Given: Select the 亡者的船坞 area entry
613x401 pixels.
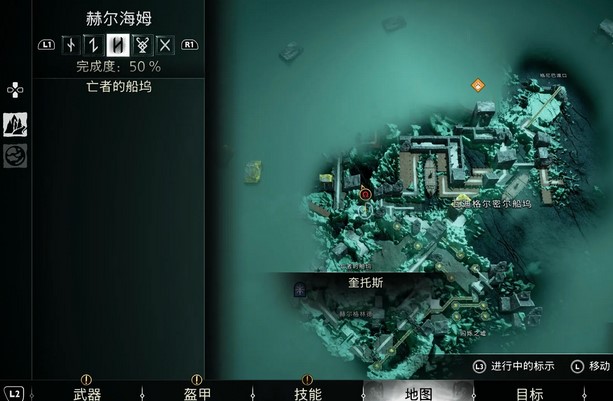Looking at the screenshot, I should (x=118, y=87).
